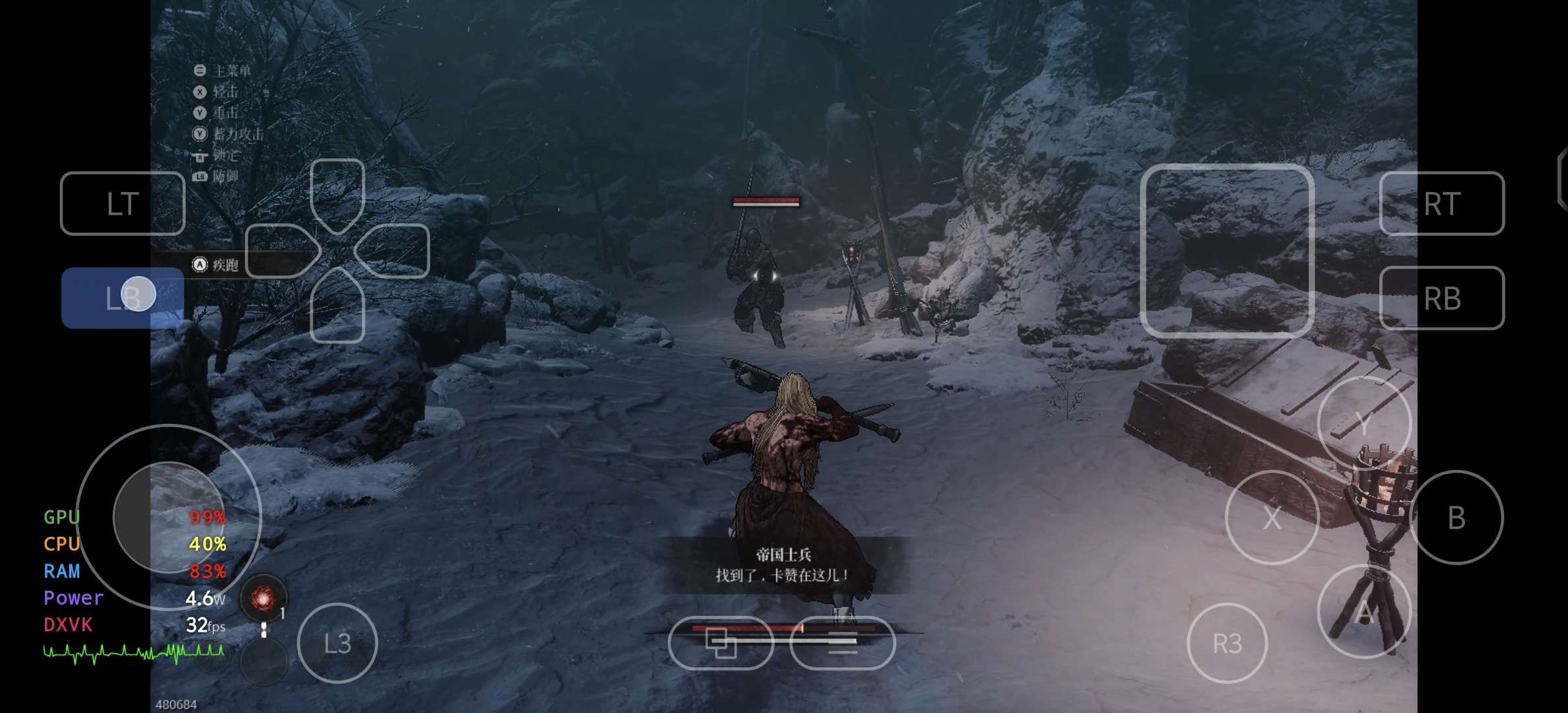Screen dimensions: 1568x713
Task: Tap the D-pad right arrow
Action: 393,251
